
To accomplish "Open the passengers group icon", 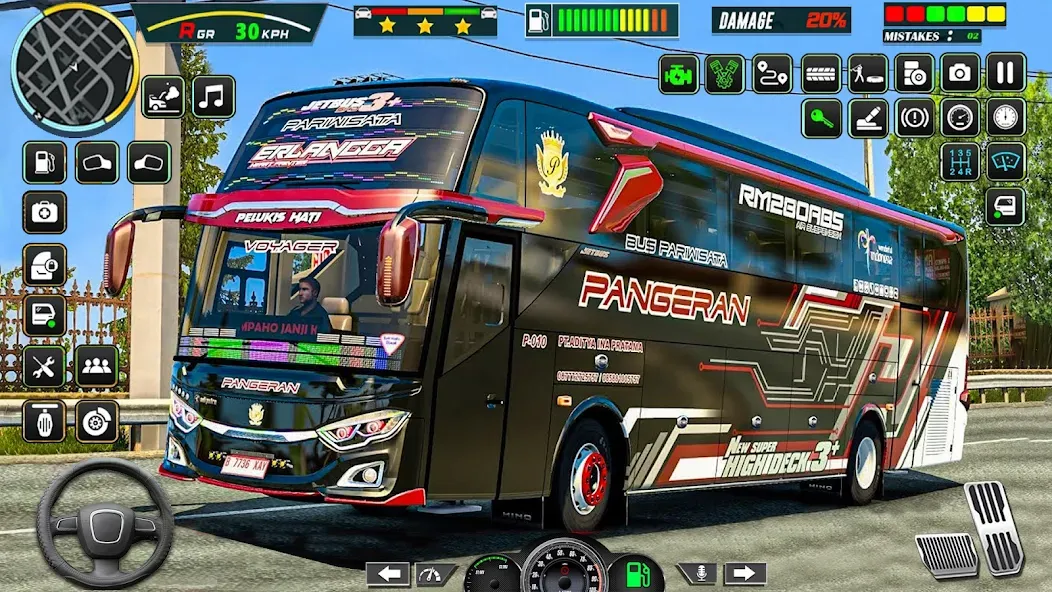I will coord(97,367).
